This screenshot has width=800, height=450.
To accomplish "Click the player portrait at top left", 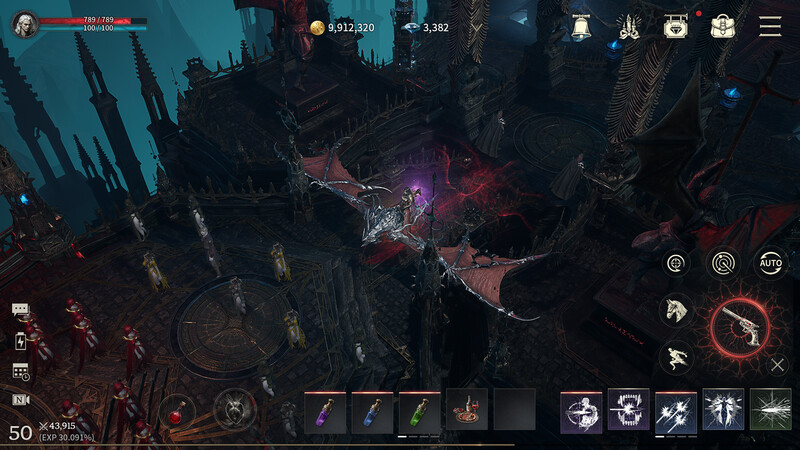I will pyautogui.click(x=25, y=25).
